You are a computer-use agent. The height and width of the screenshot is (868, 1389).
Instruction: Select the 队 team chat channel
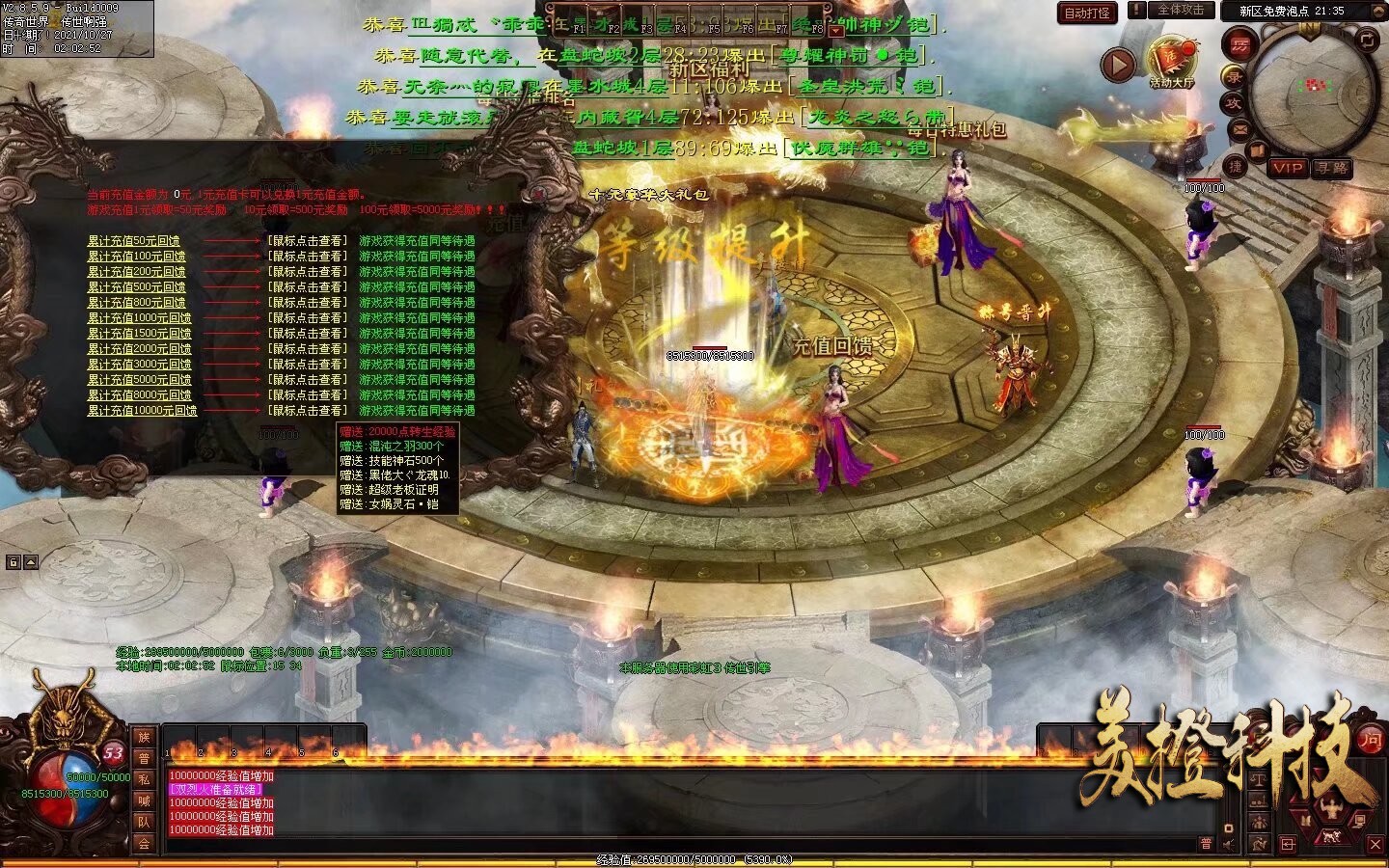(x=144, y=822)
